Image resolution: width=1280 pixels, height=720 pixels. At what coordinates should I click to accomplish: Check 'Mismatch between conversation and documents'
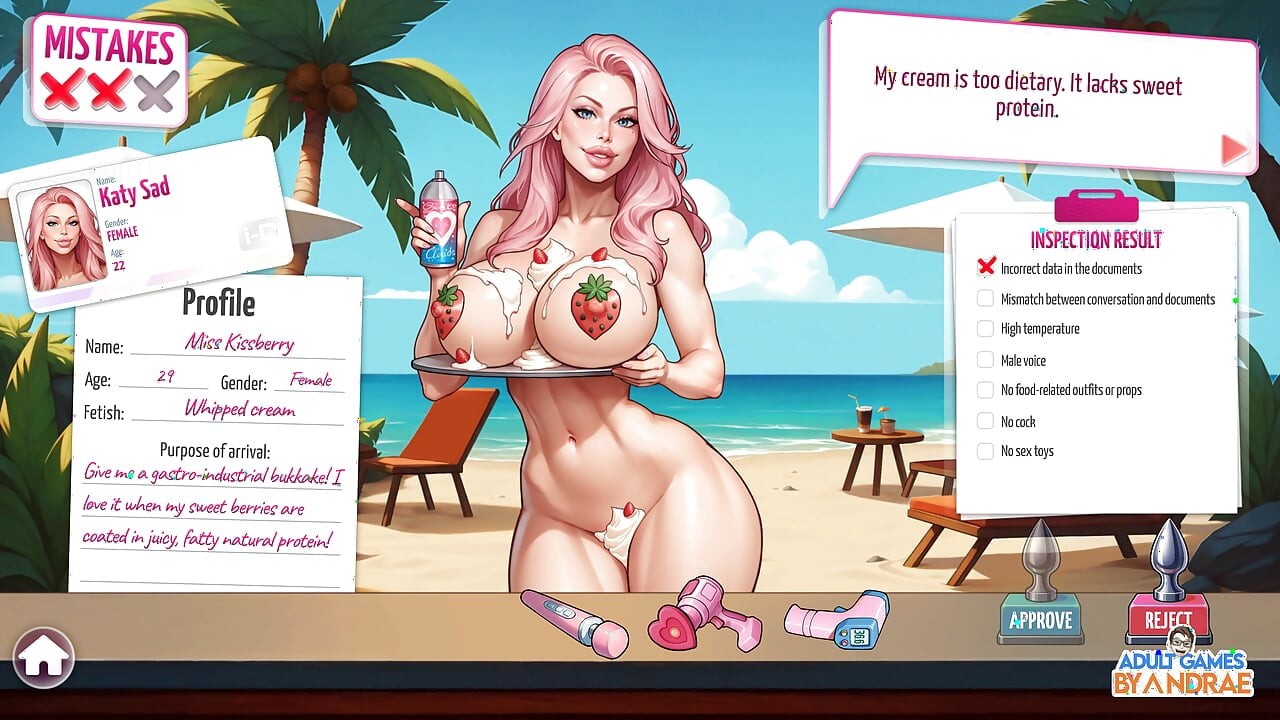[x=986, y=298]
